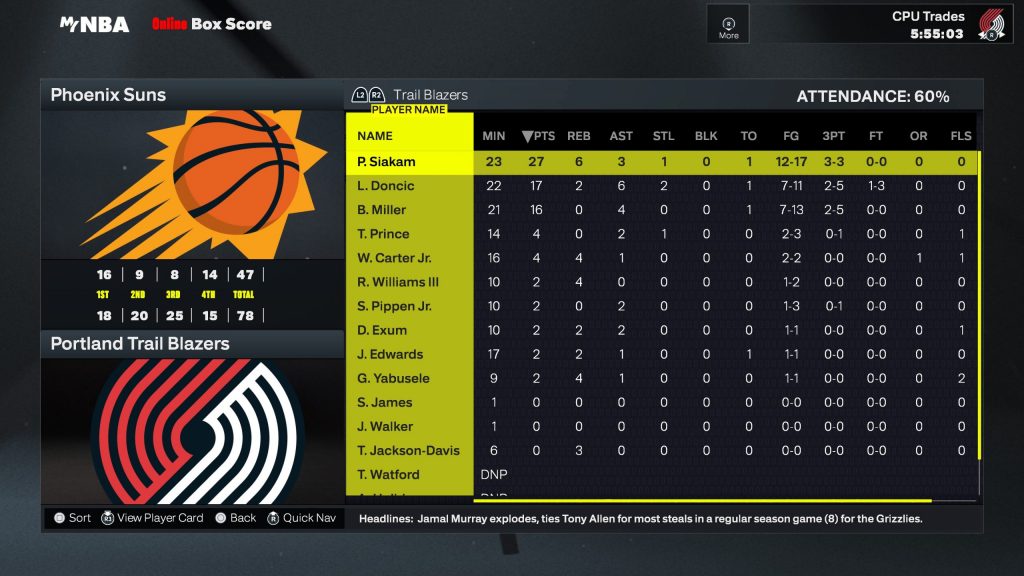Sort players by MIN column
Image resolution: width=1024 pixels, height=576 pixels.
point(494,136)
